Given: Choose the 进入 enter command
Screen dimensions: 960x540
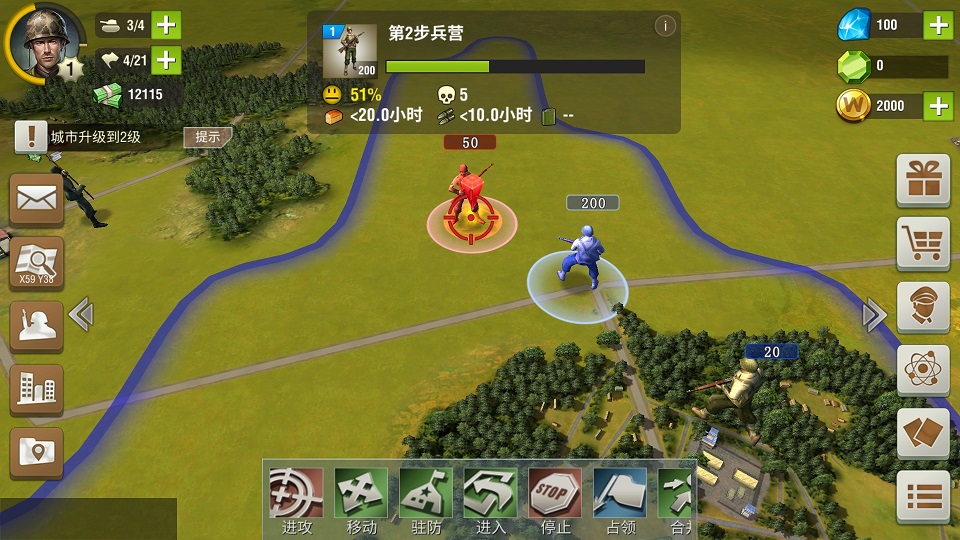Looking at the screenshot, I should (490, 494).
